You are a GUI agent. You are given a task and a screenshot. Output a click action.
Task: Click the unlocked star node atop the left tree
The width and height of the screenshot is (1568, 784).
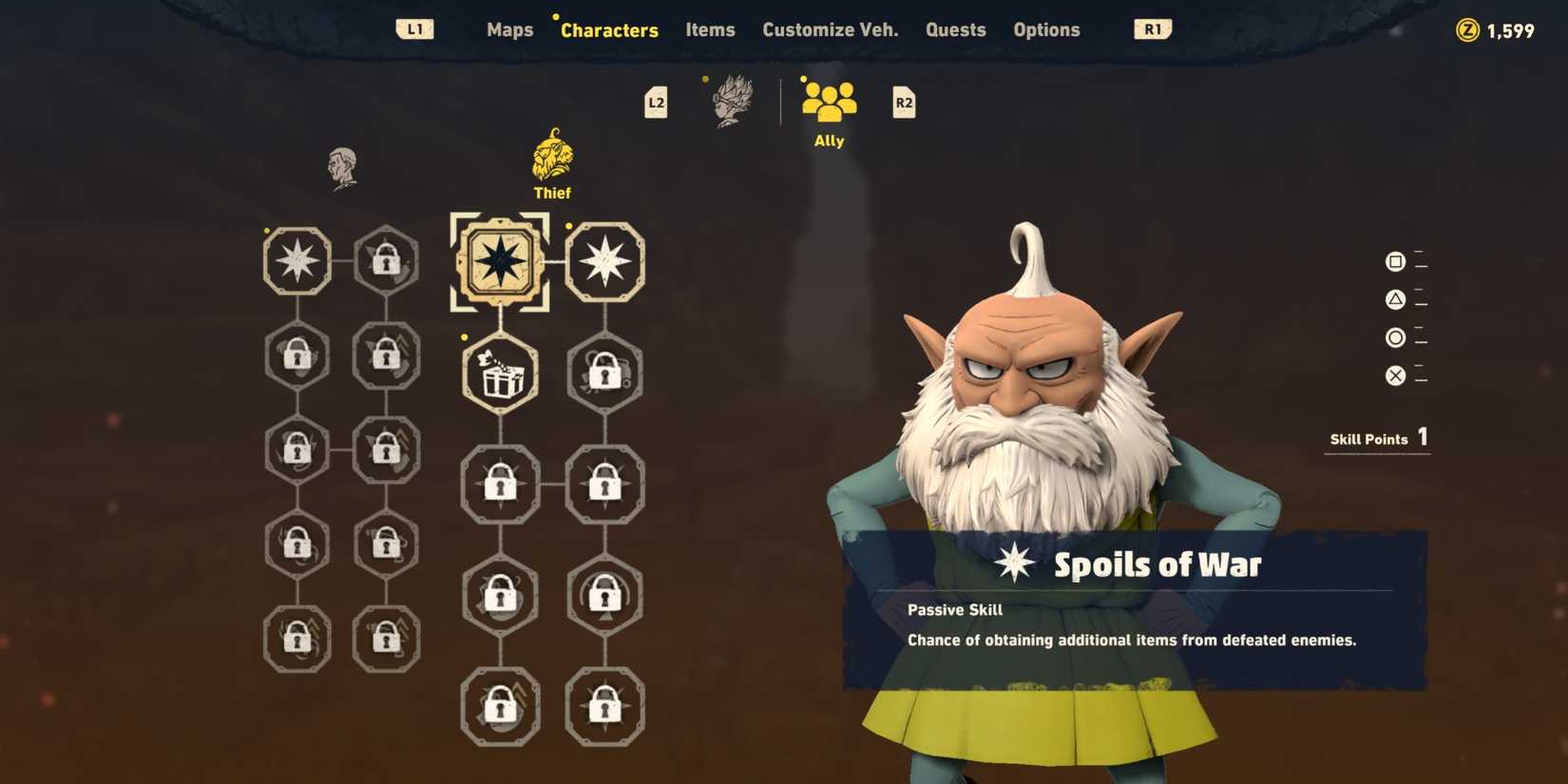tap(297, 259)
